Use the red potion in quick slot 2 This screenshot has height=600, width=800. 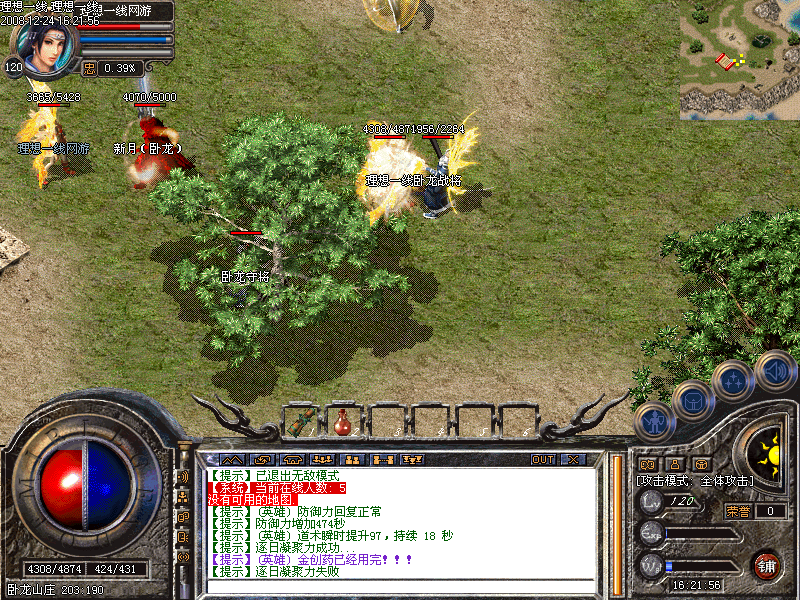343,422
